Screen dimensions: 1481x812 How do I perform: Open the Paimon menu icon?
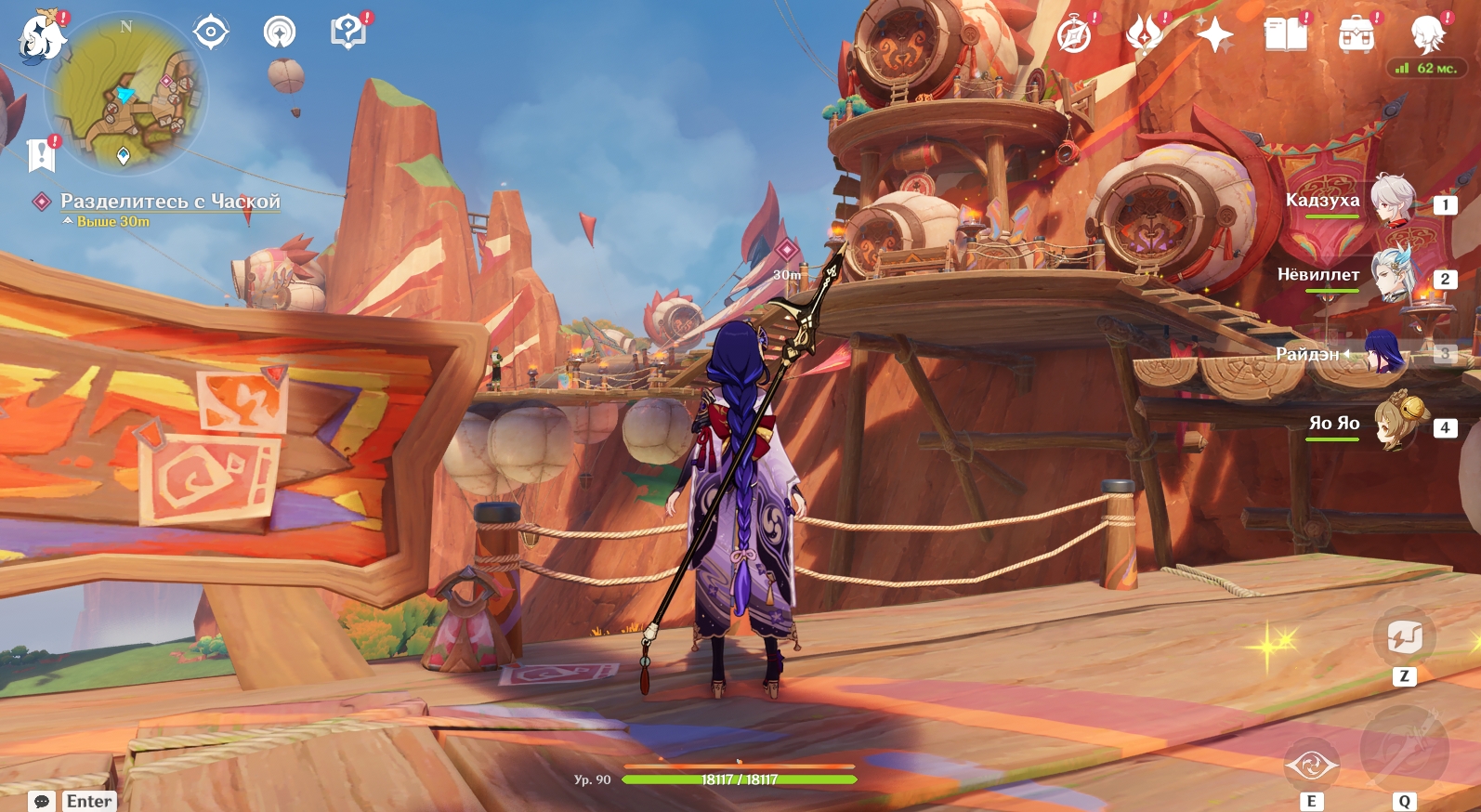(42, 37)
